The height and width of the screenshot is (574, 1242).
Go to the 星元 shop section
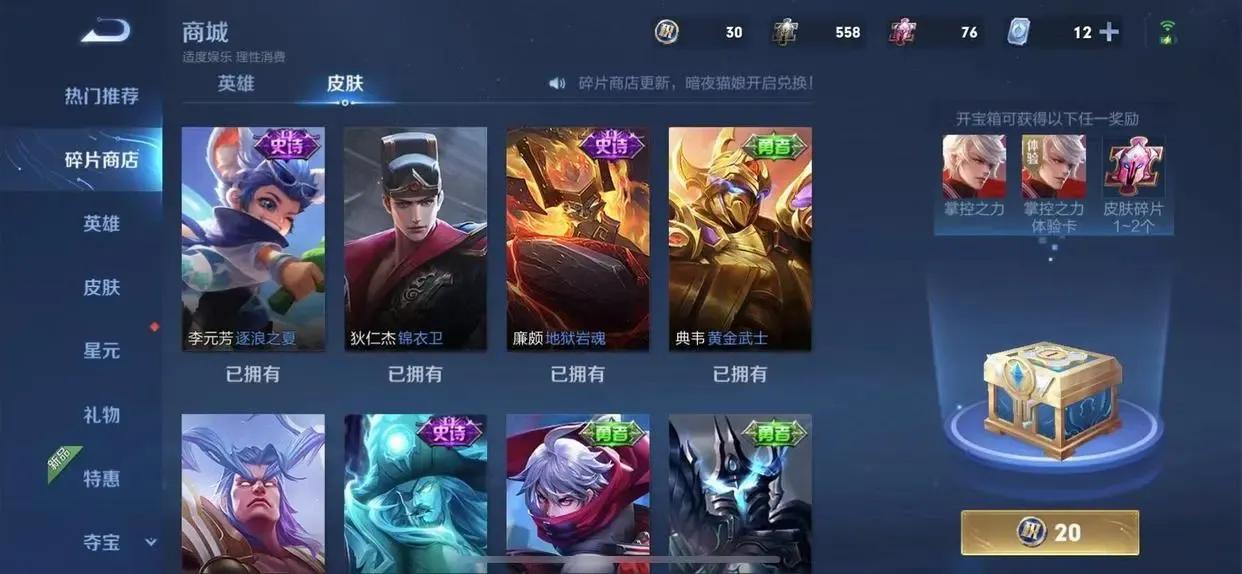(101, 351)
